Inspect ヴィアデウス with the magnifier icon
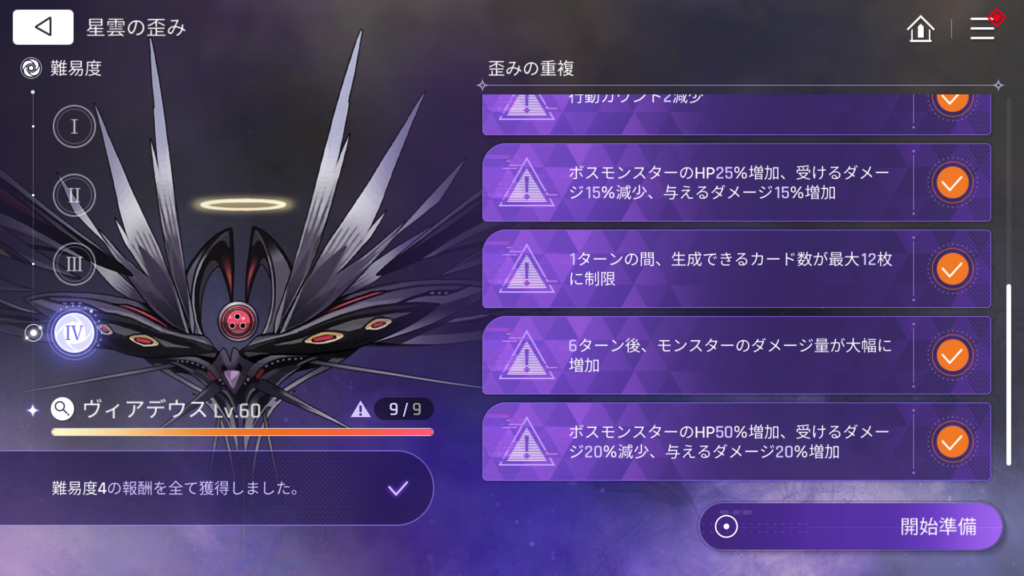This screenshot has height=576, width=1024. (x=62, y=408)
